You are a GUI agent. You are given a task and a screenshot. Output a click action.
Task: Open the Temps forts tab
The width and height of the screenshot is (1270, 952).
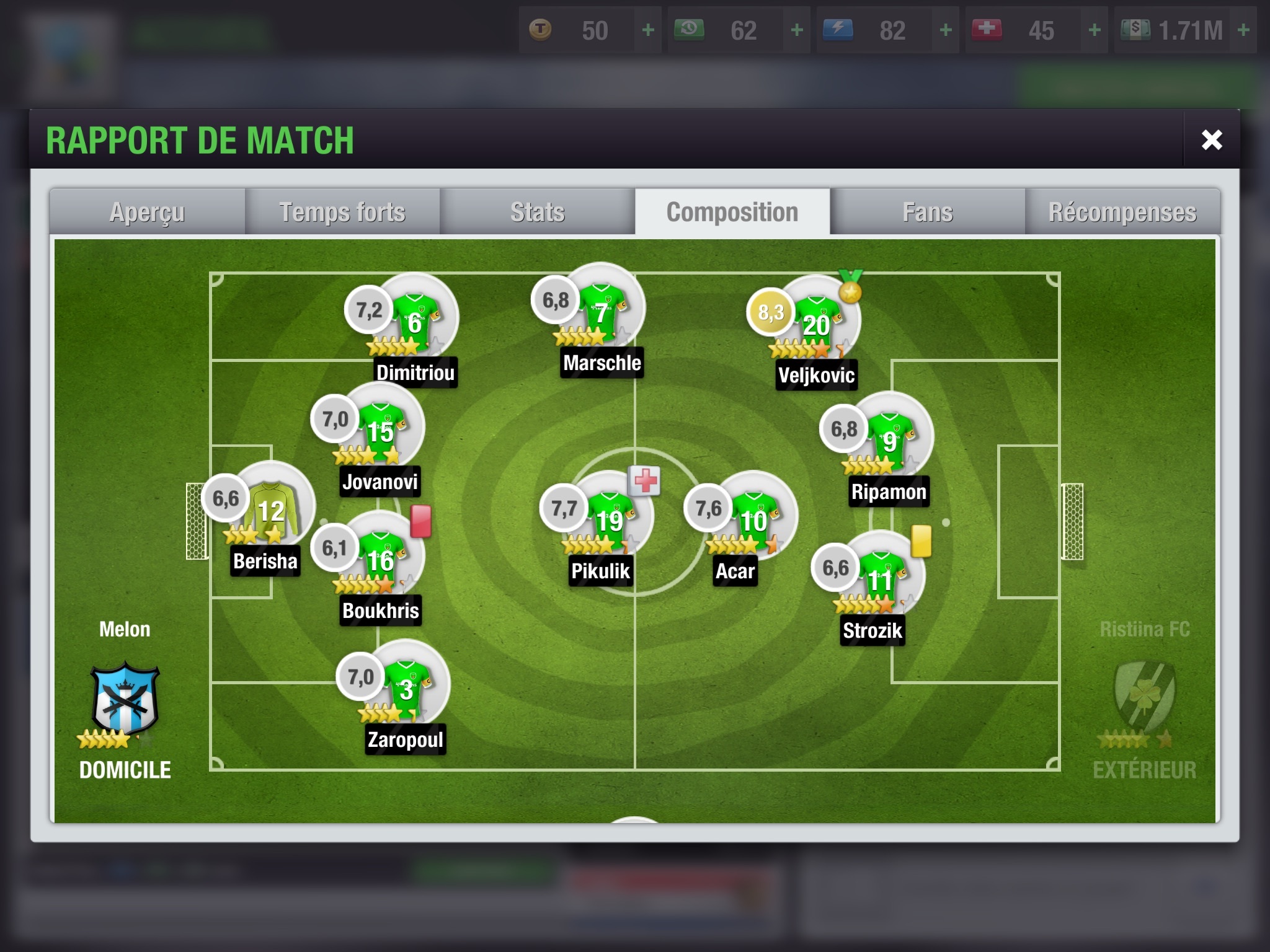pyautogui.click(x=342, y=212)
